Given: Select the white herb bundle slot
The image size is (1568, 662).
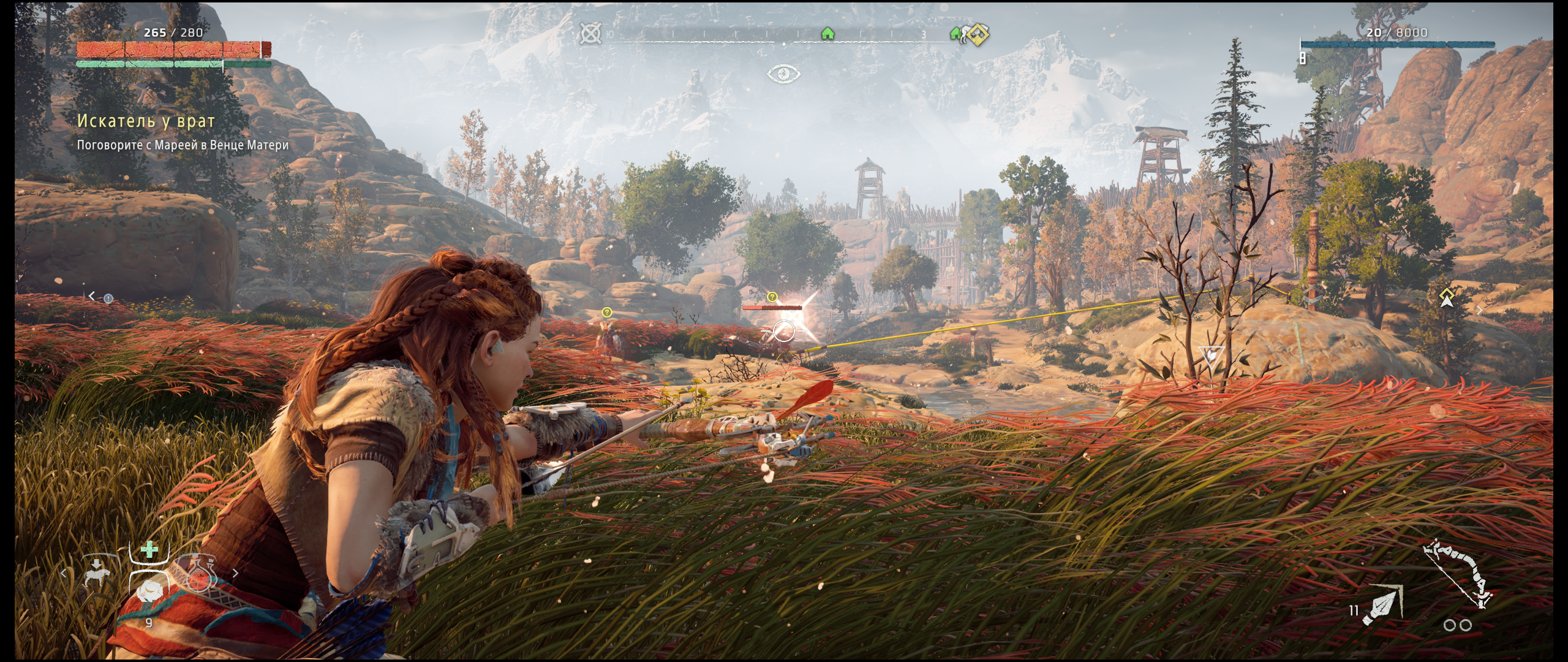Looking at the screenshot, I should click(149, 592).
